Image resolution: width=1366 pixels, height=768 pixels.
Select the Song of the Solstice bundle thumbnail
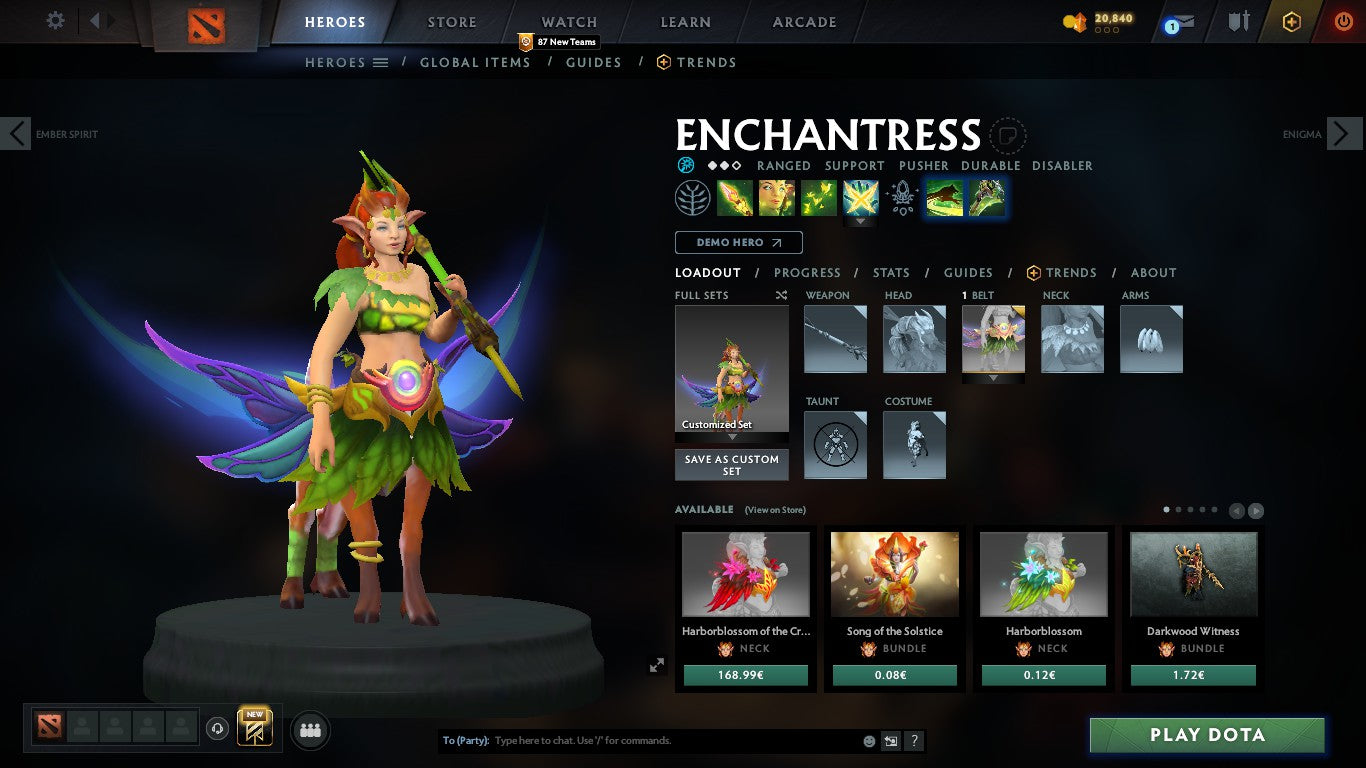(x=894, y=574)
